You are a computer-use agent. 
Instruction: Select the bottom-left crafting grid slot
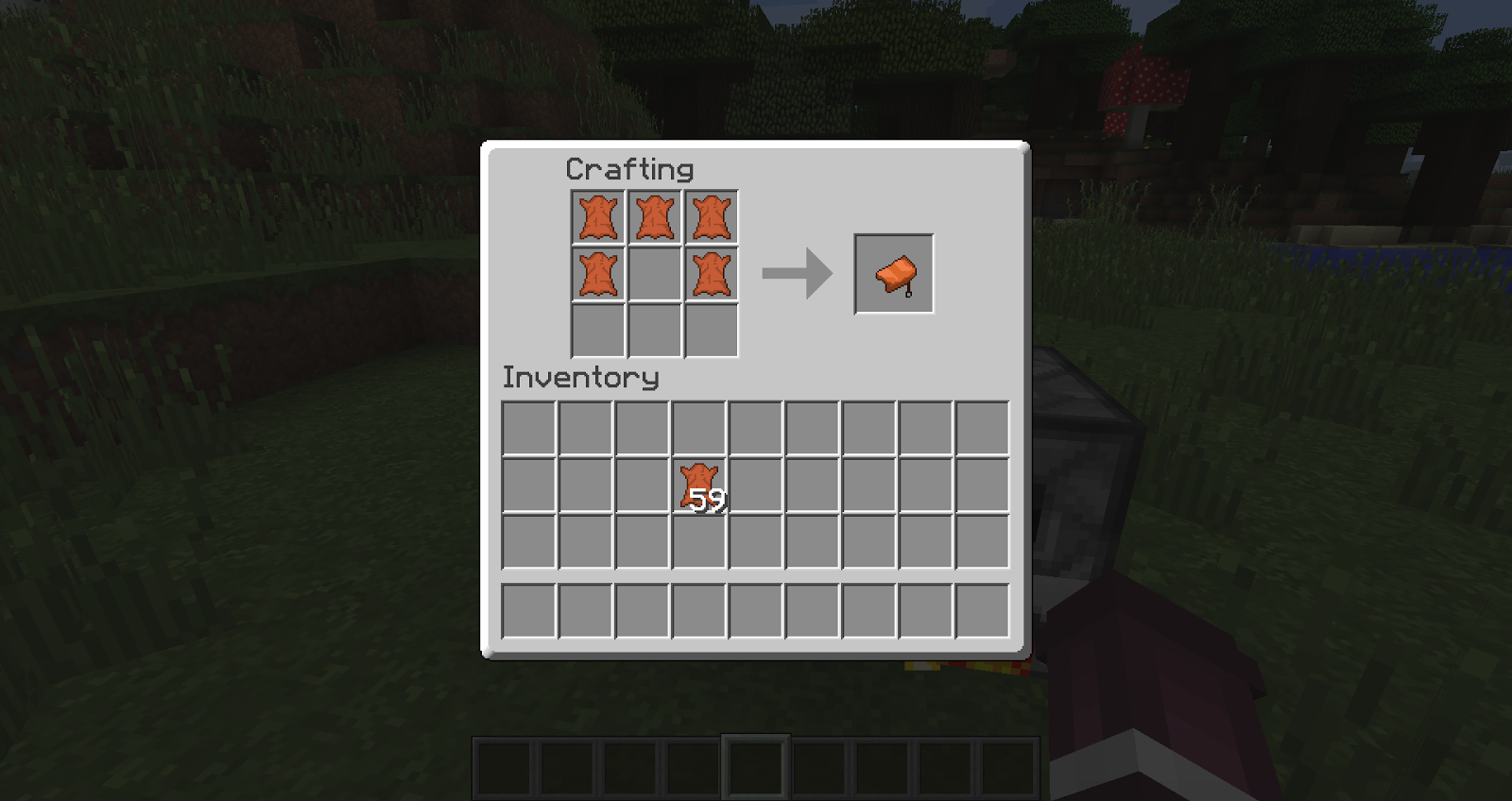[599, 331]
